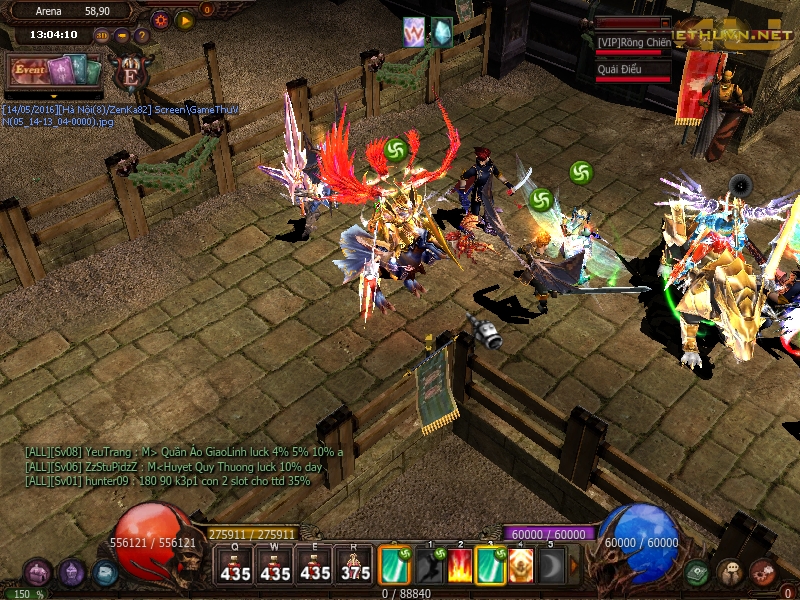Screen dimensions: 800x600
Task: Use the potion in the Q slot
Action: coord(235,566)
